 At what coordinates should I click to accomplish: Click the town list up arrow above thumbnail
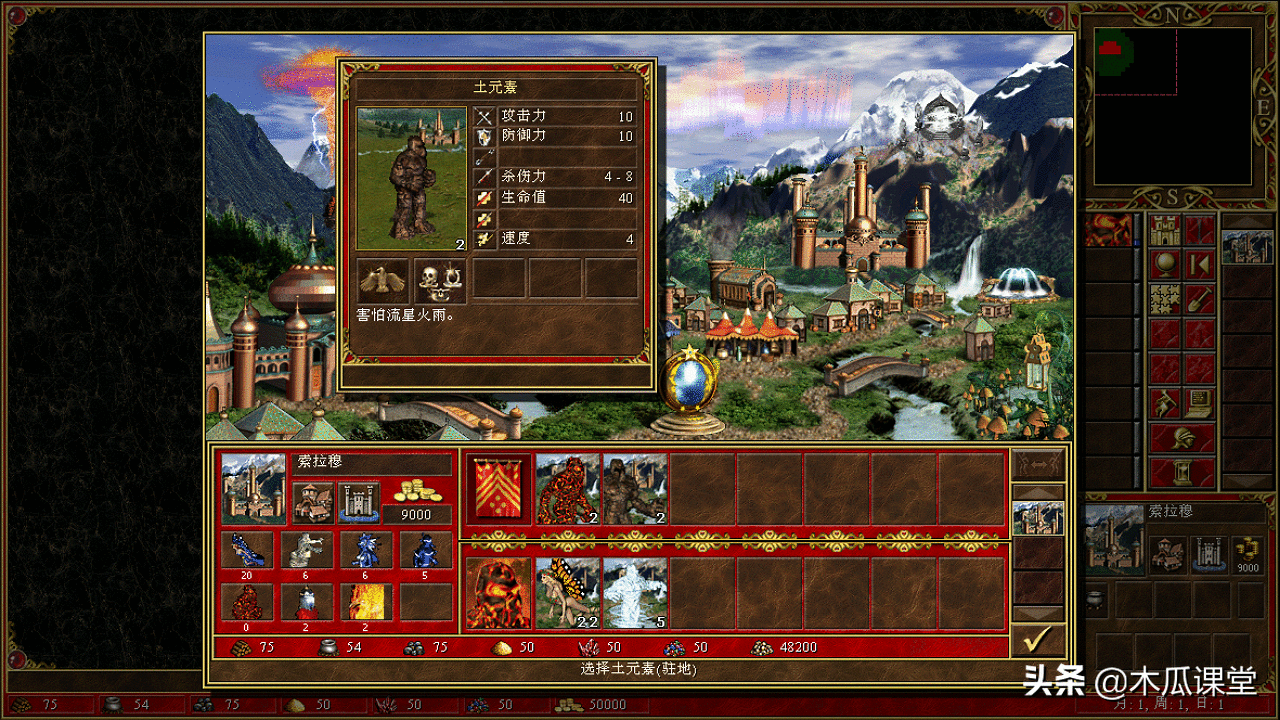tap(1038, 492)
